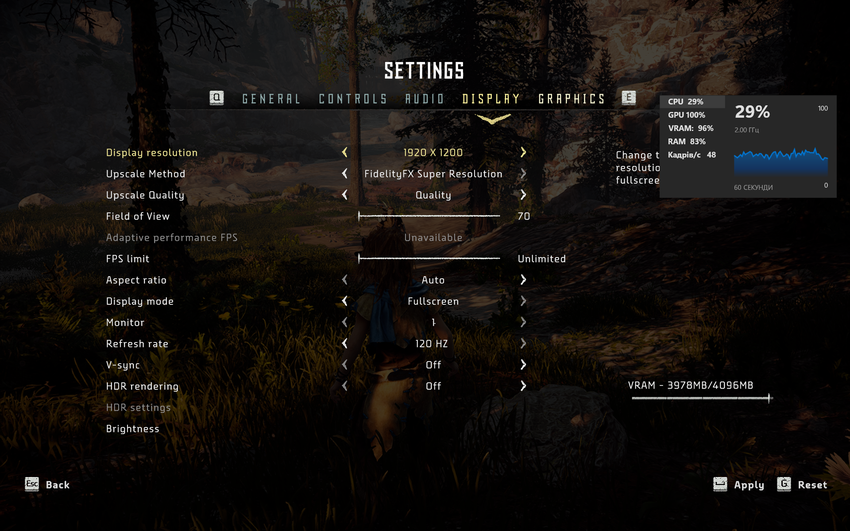
Task: Increase display resolution with right arrow
Action: point(523,153)
